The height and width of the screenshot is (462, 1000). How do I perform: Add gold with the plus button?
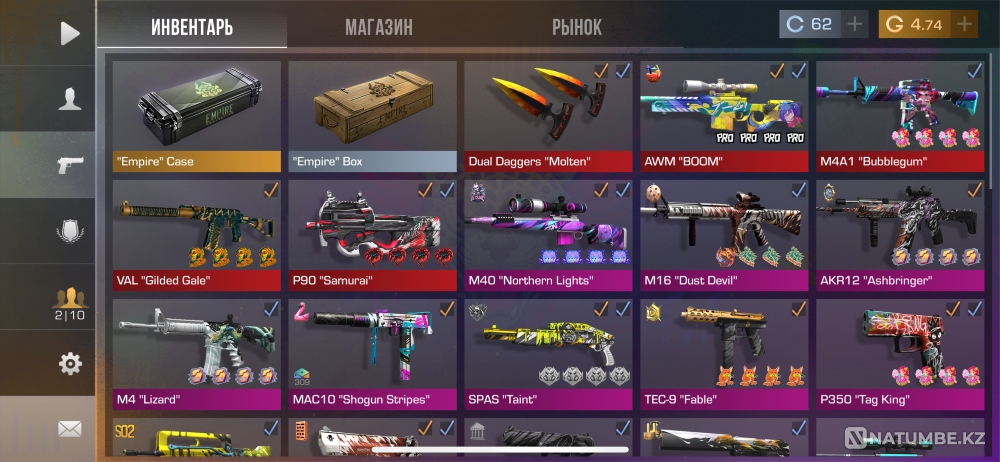point(964,24)
